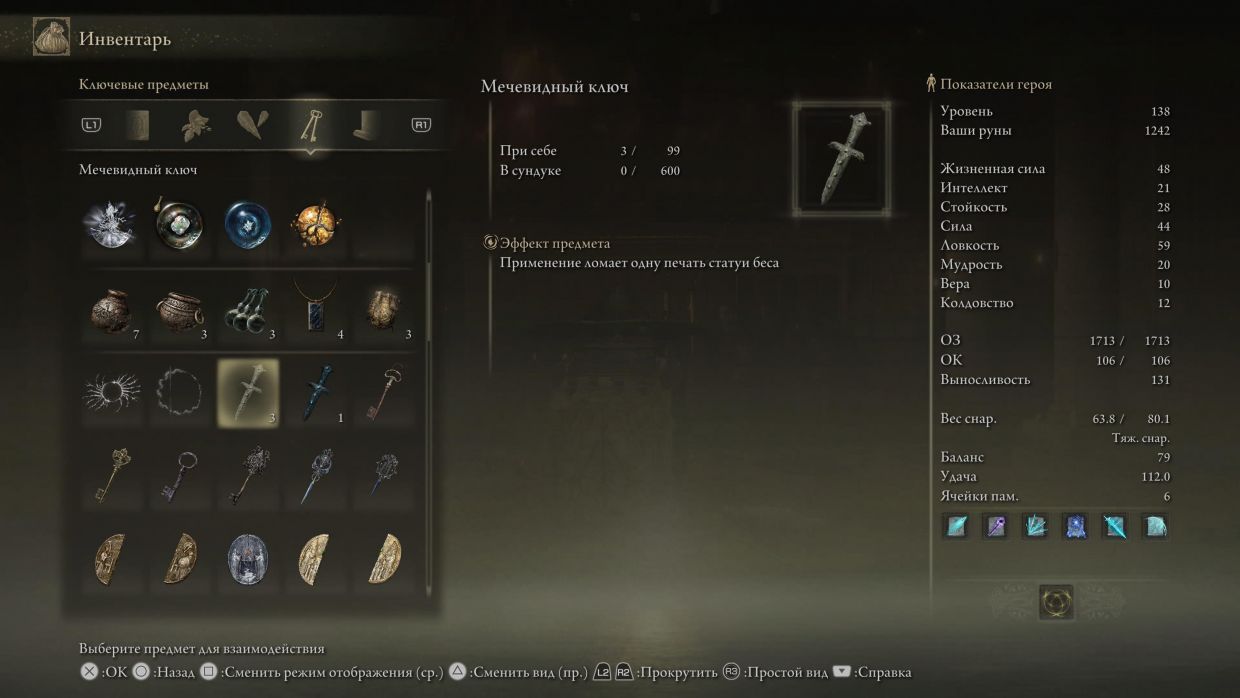Pick the spiky dark sun ring item
The image size is (1240, 698).
[110, 393]
